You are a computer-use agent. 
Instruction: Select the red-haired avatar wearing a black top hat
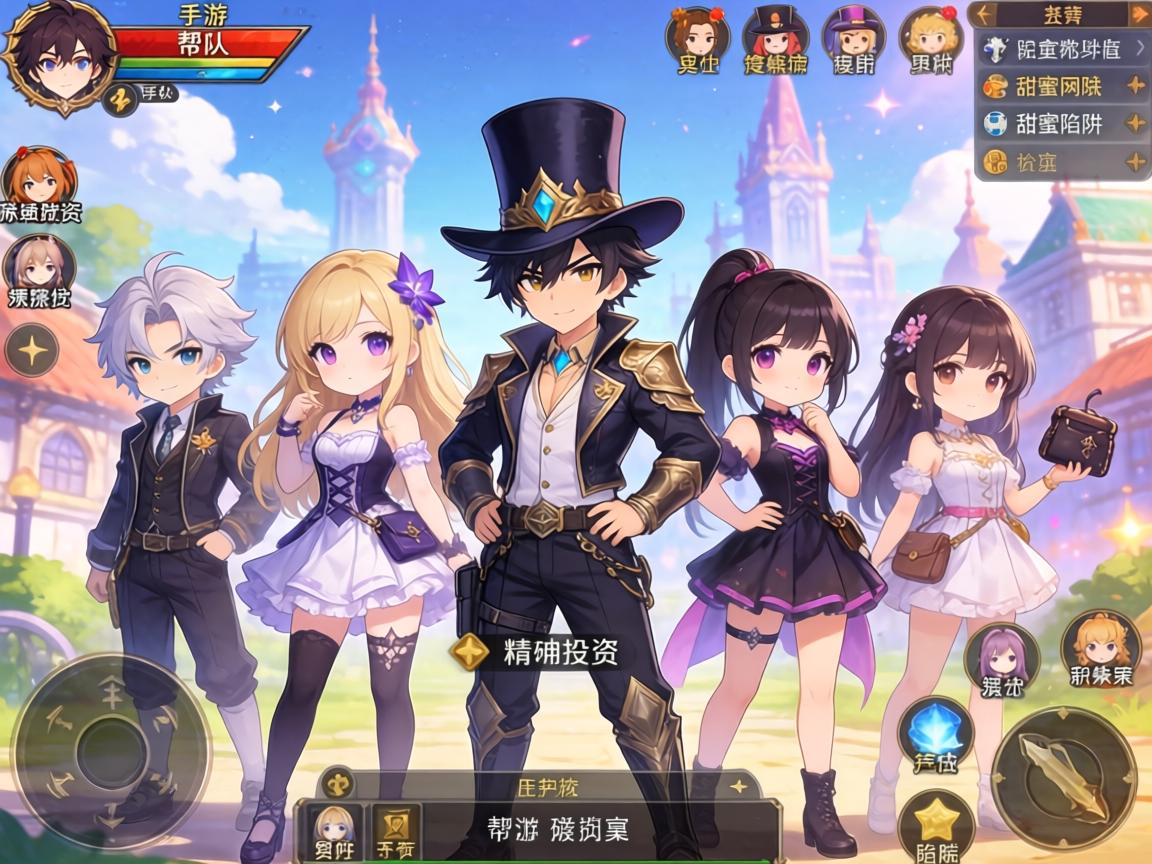(x=774, y=36)
